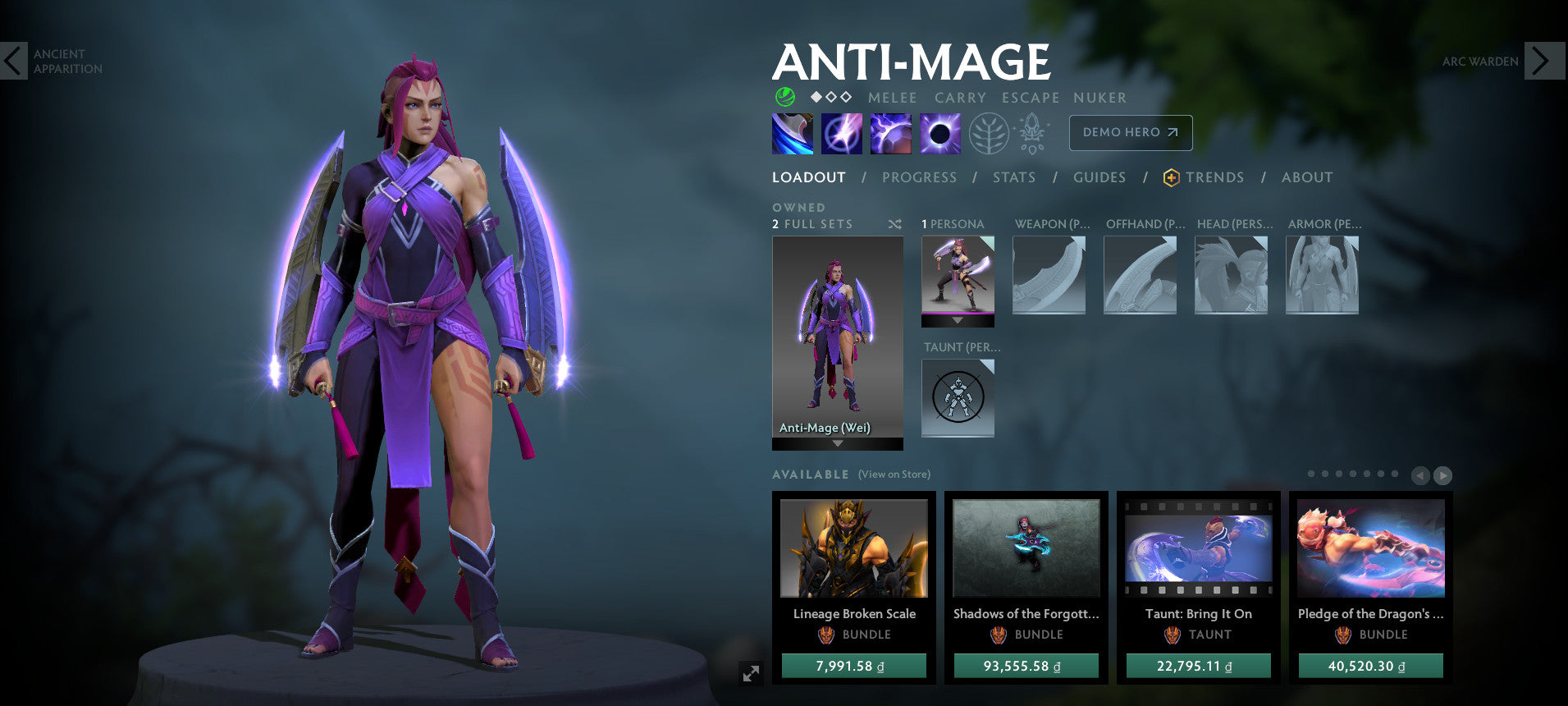The height and width of the screenshot is (706, 1568).
Task: Switch to the STATS tab
Action: [1014, 177]
